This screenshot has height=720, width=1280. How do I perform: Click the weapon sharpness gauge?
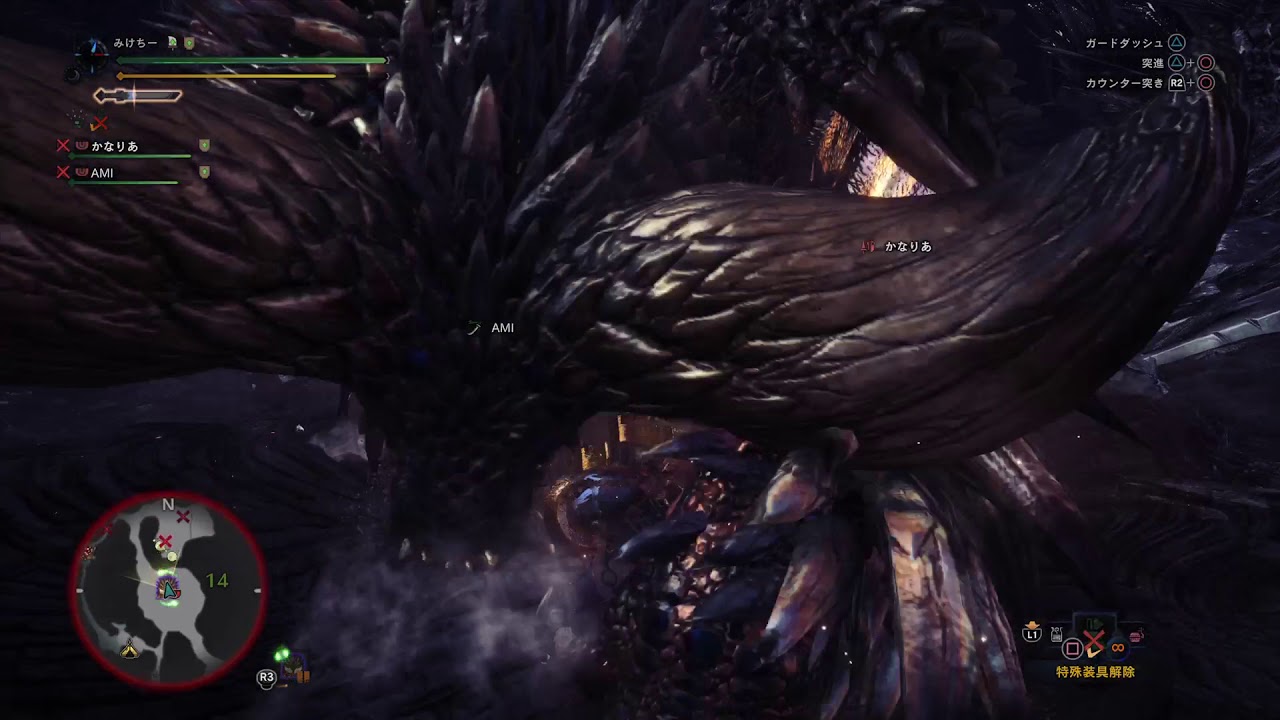point(138,96)
